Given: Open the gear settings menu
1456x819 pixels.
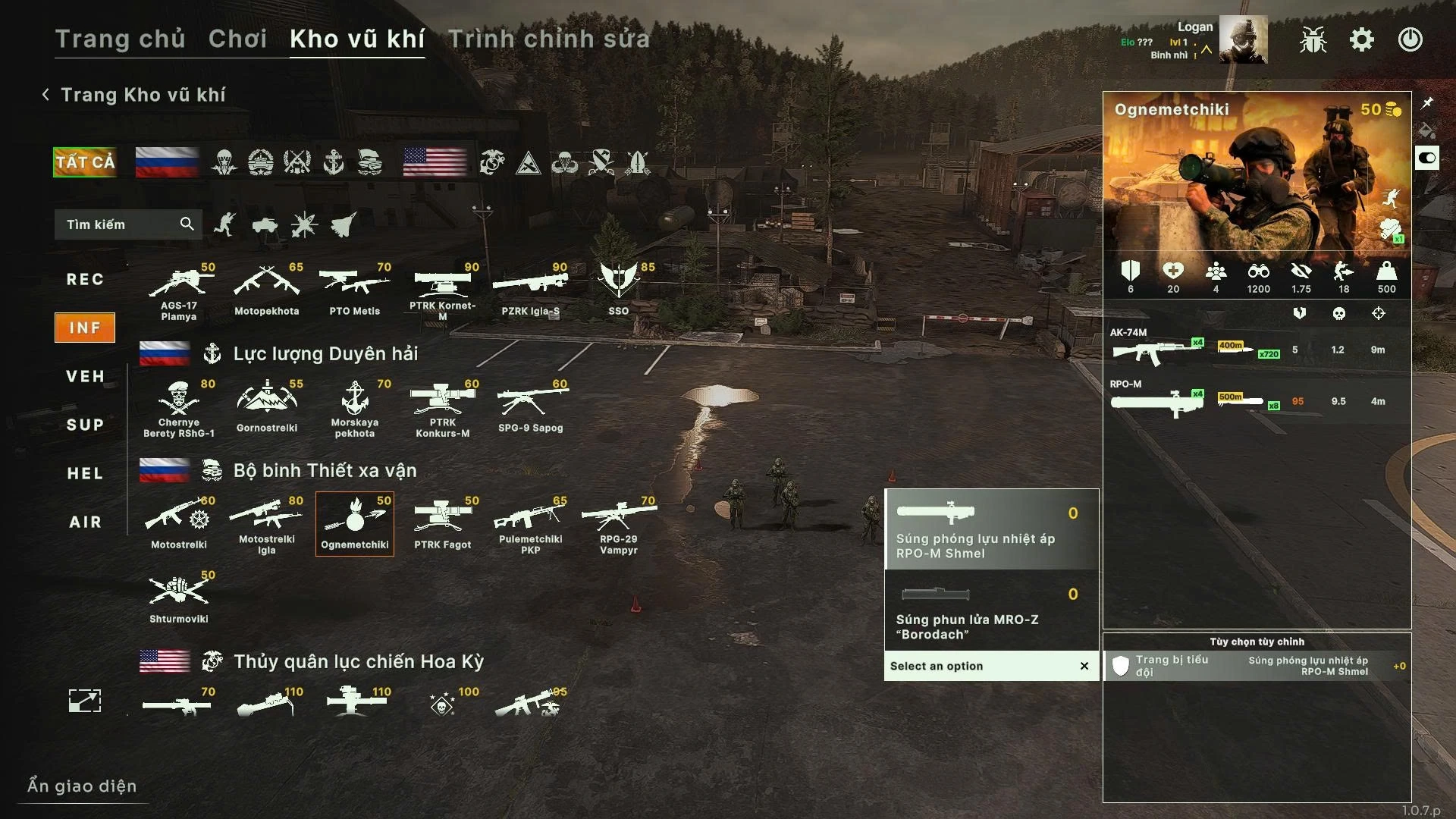Looking at the screenshot, I should click(1362, 39).
